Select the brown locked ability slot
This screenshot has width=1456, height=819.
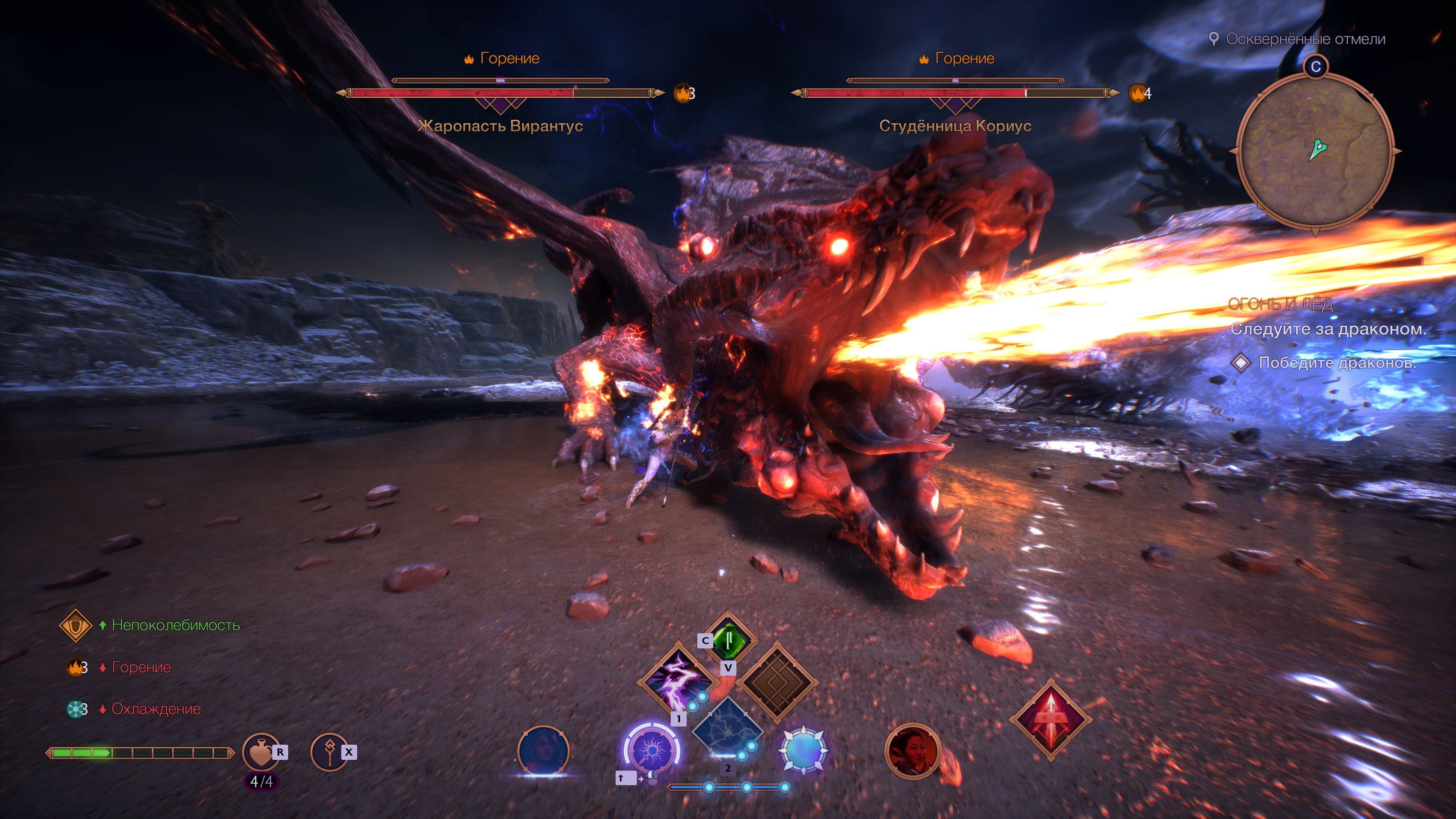[777, 682]
